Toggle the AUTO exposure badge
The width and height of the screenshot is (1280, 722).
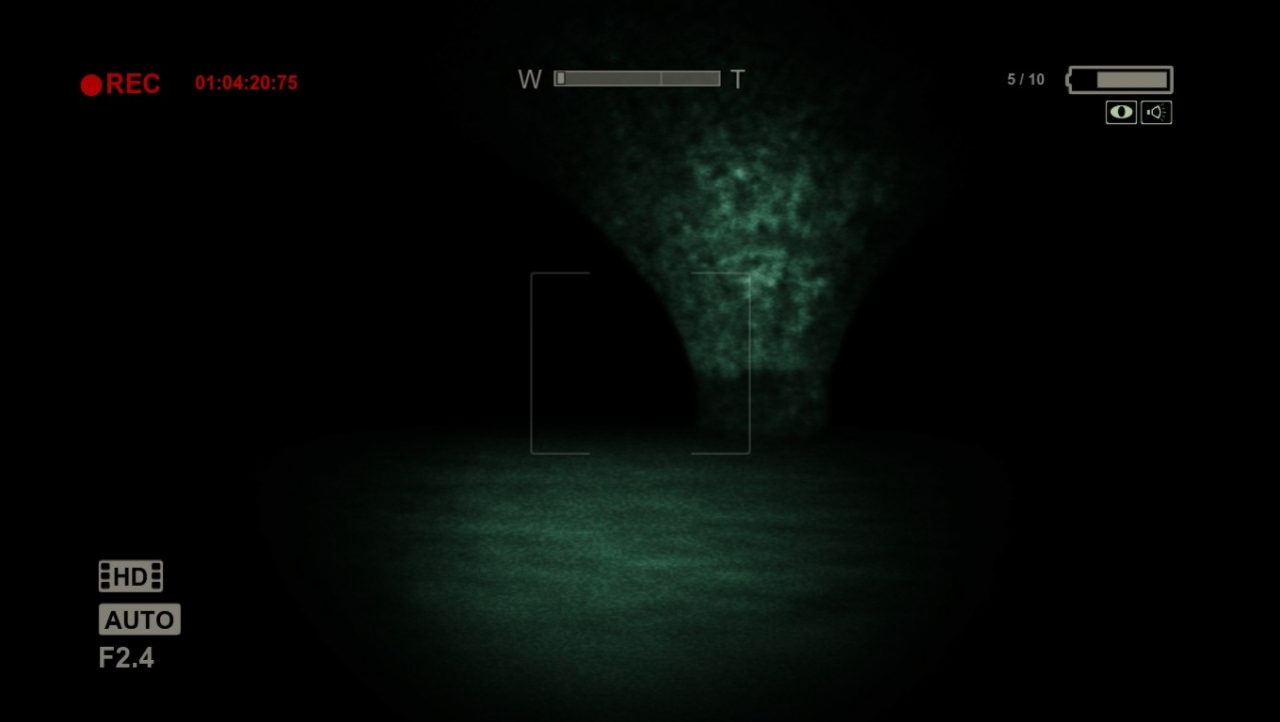(139, 619)
